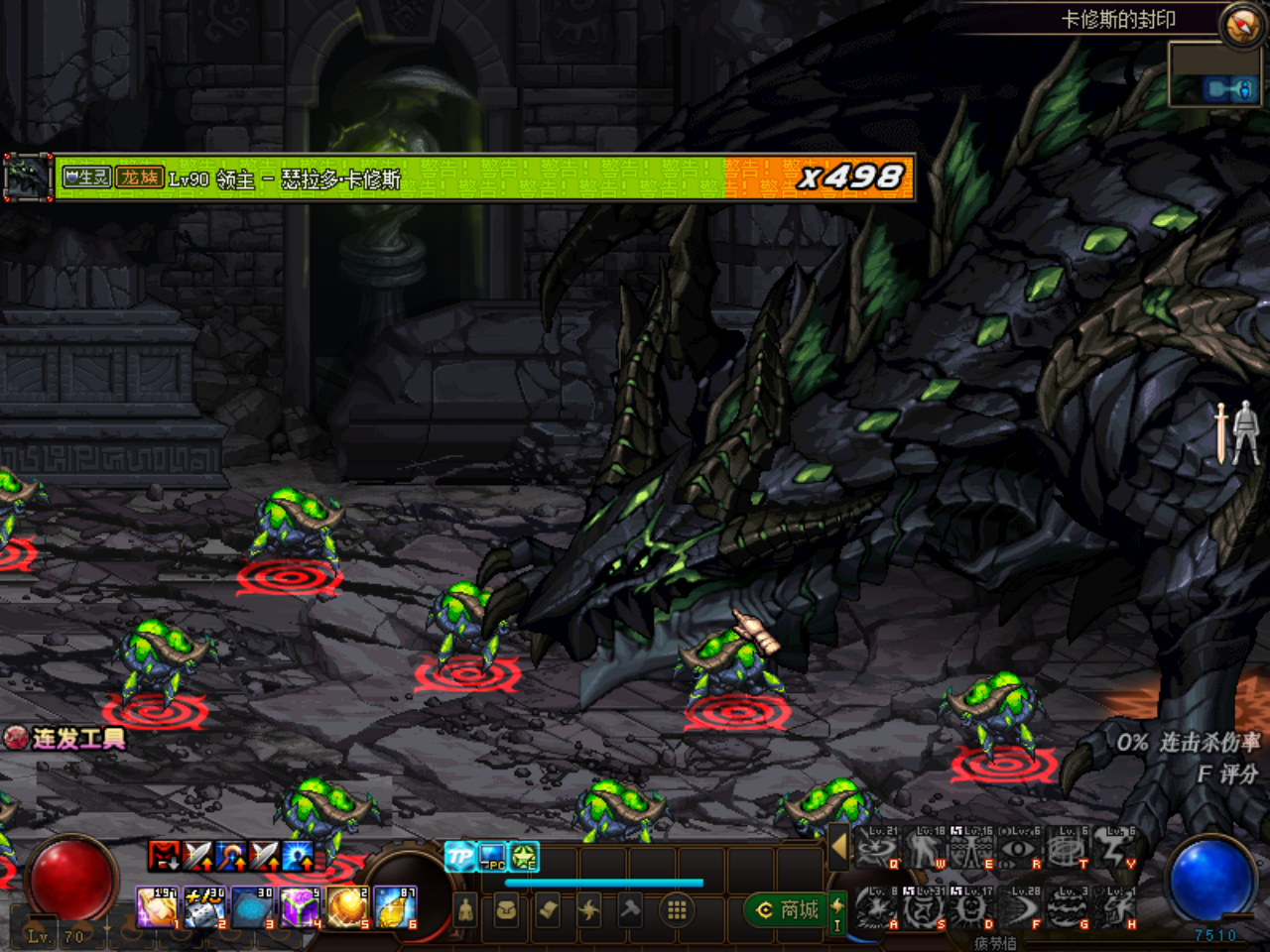
Task: Open the TP icon above the menu bar
Action: 459,857
